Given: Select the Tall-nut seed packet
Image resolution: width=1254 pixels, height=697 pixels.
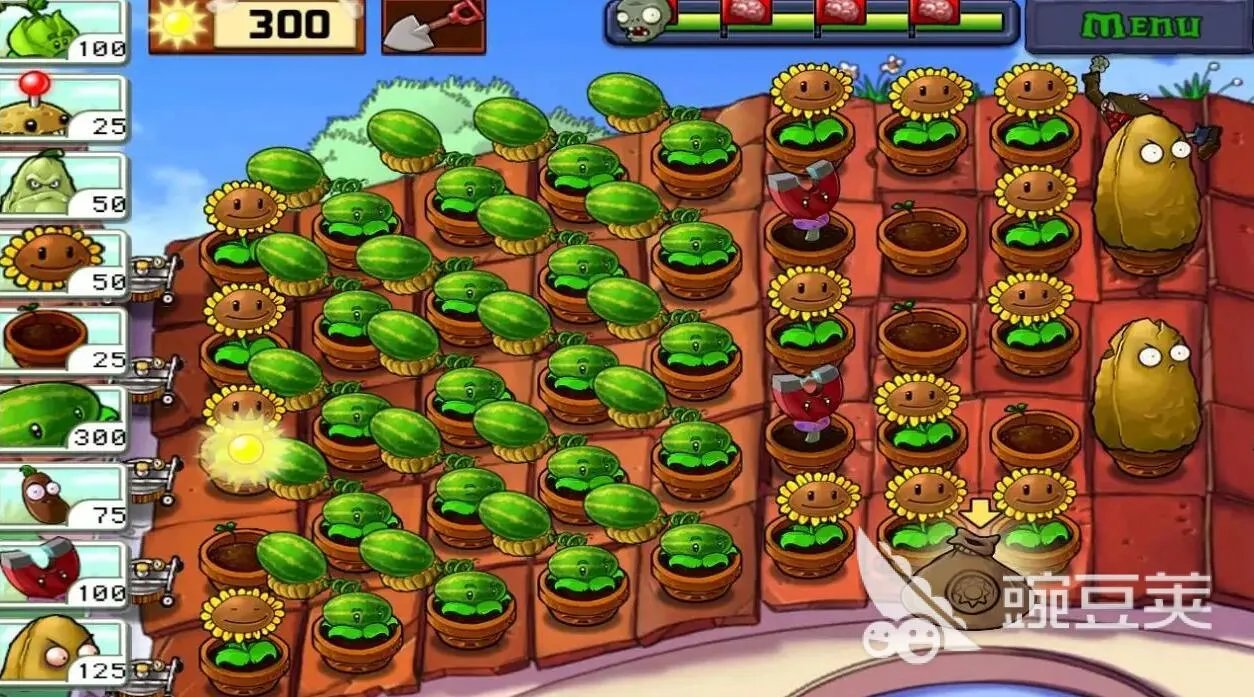Looking at the screenshot, I should click(62, 651).
